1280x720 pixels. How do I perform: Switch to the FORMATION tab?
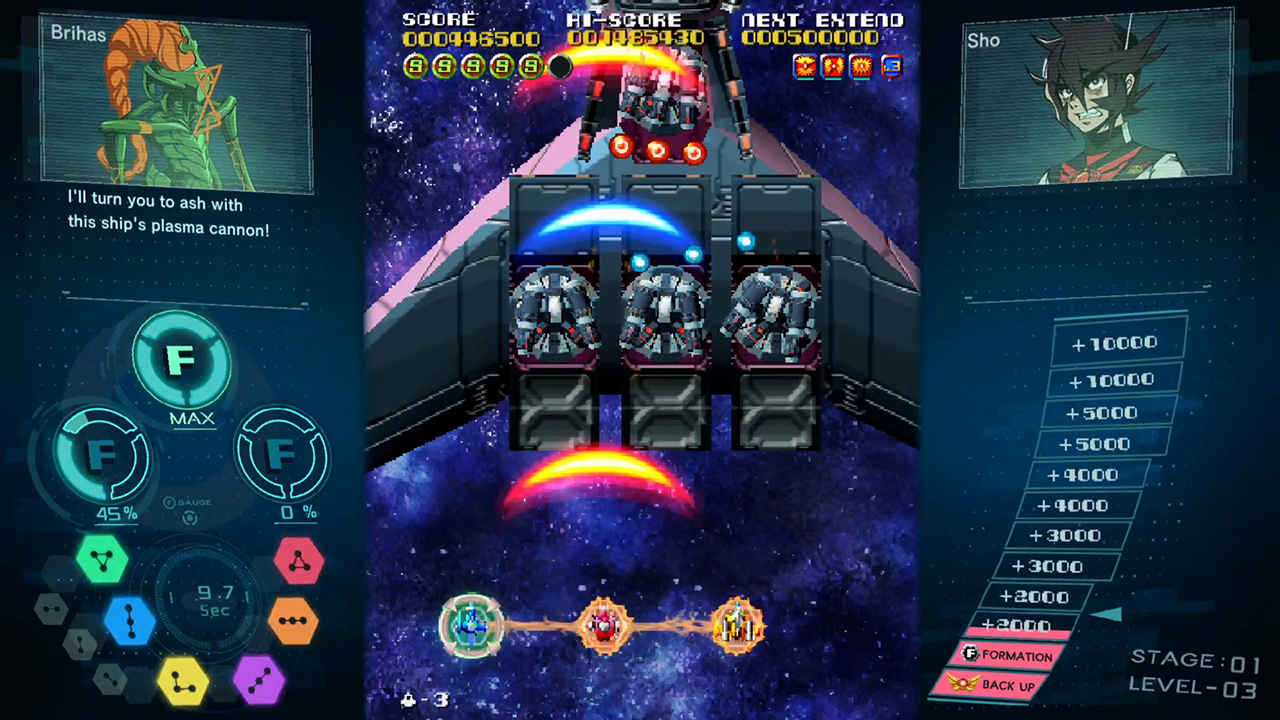coord(1009,655)
